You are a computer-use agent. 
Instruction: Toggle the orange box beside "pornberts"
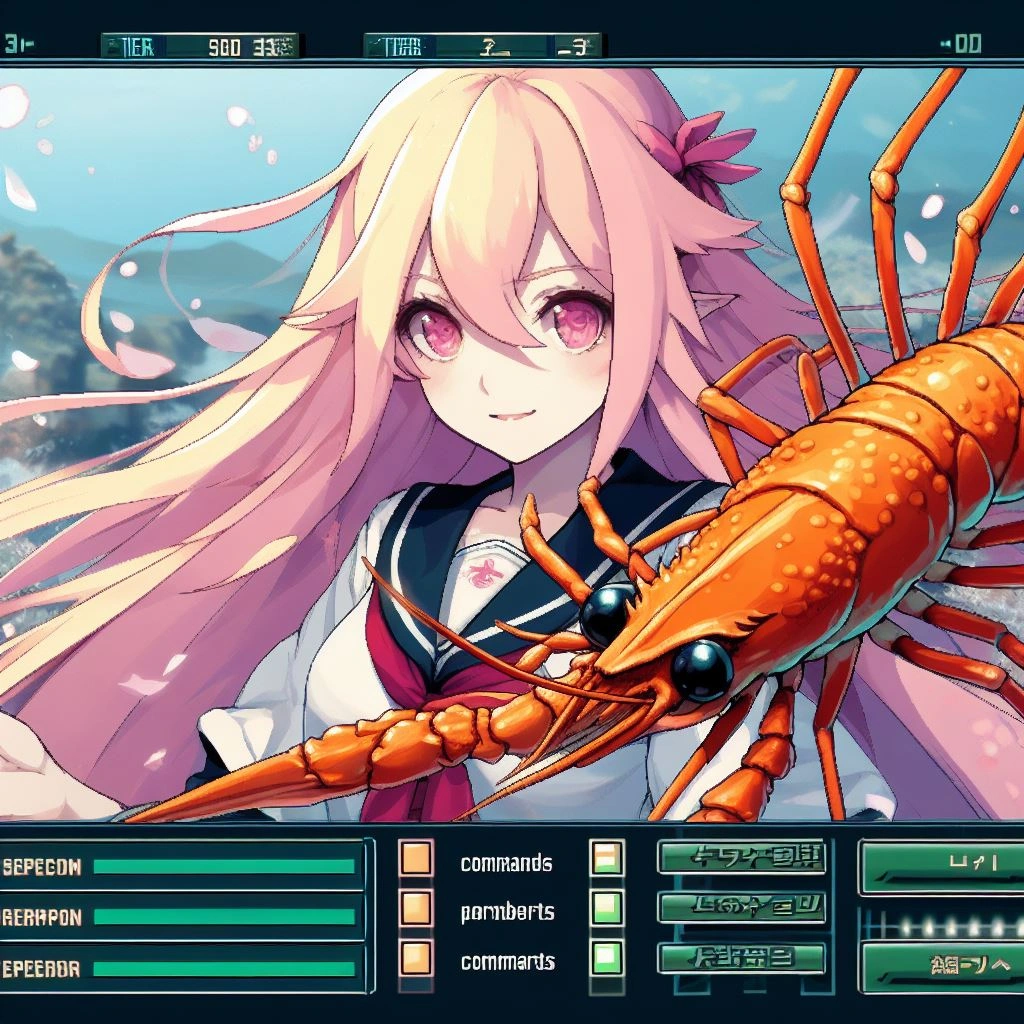pos(416,908)
